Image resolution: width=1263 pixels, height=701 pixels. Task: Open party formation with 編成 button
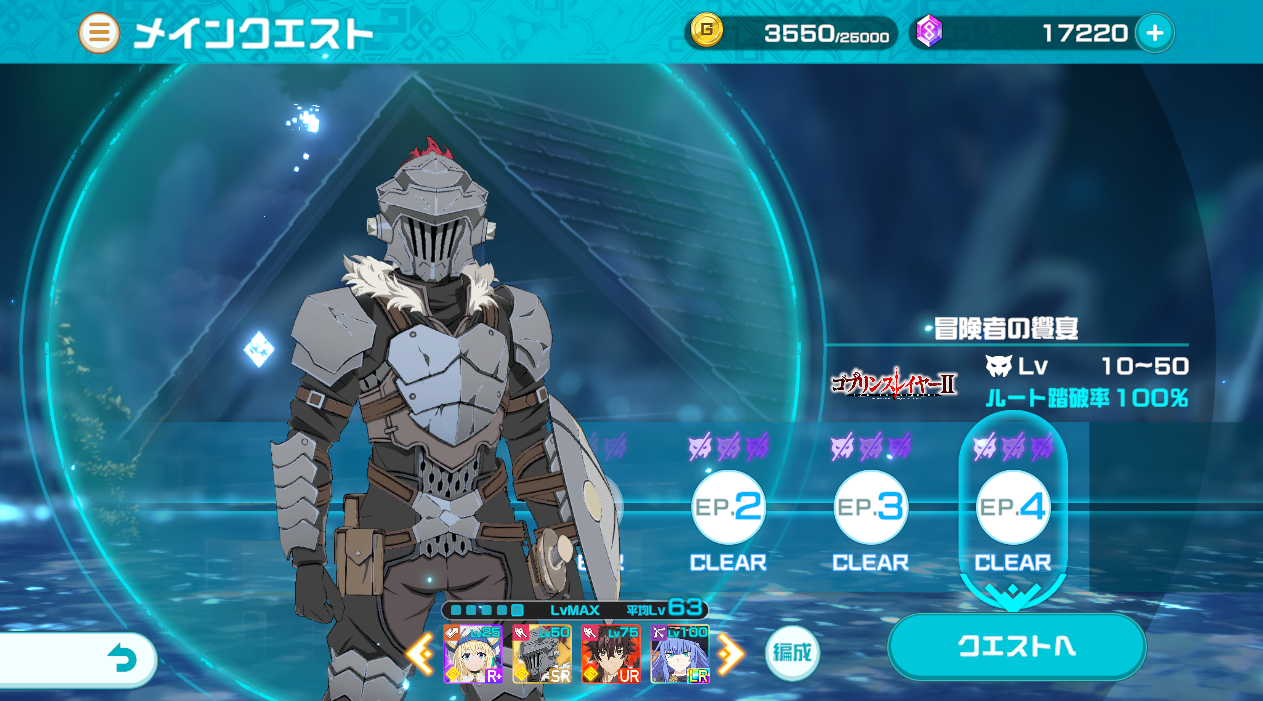792,653
